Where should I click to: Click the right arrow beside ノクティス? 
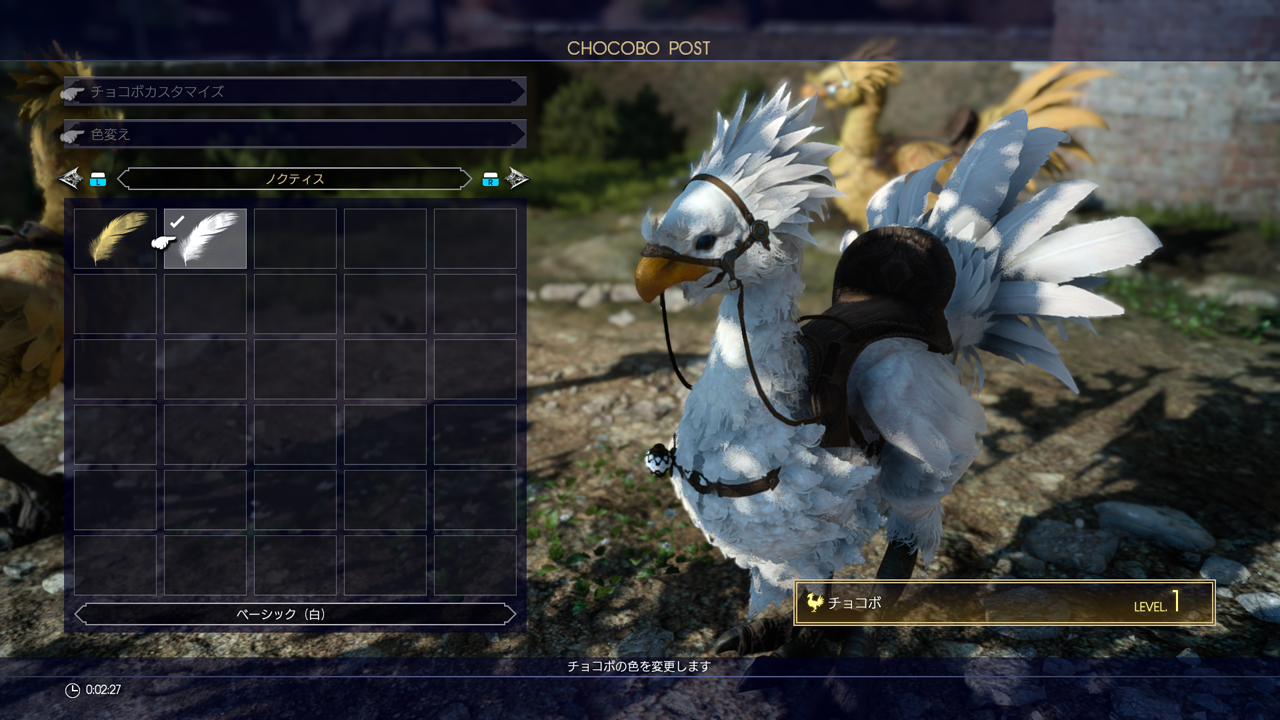(x=517, y=179)
